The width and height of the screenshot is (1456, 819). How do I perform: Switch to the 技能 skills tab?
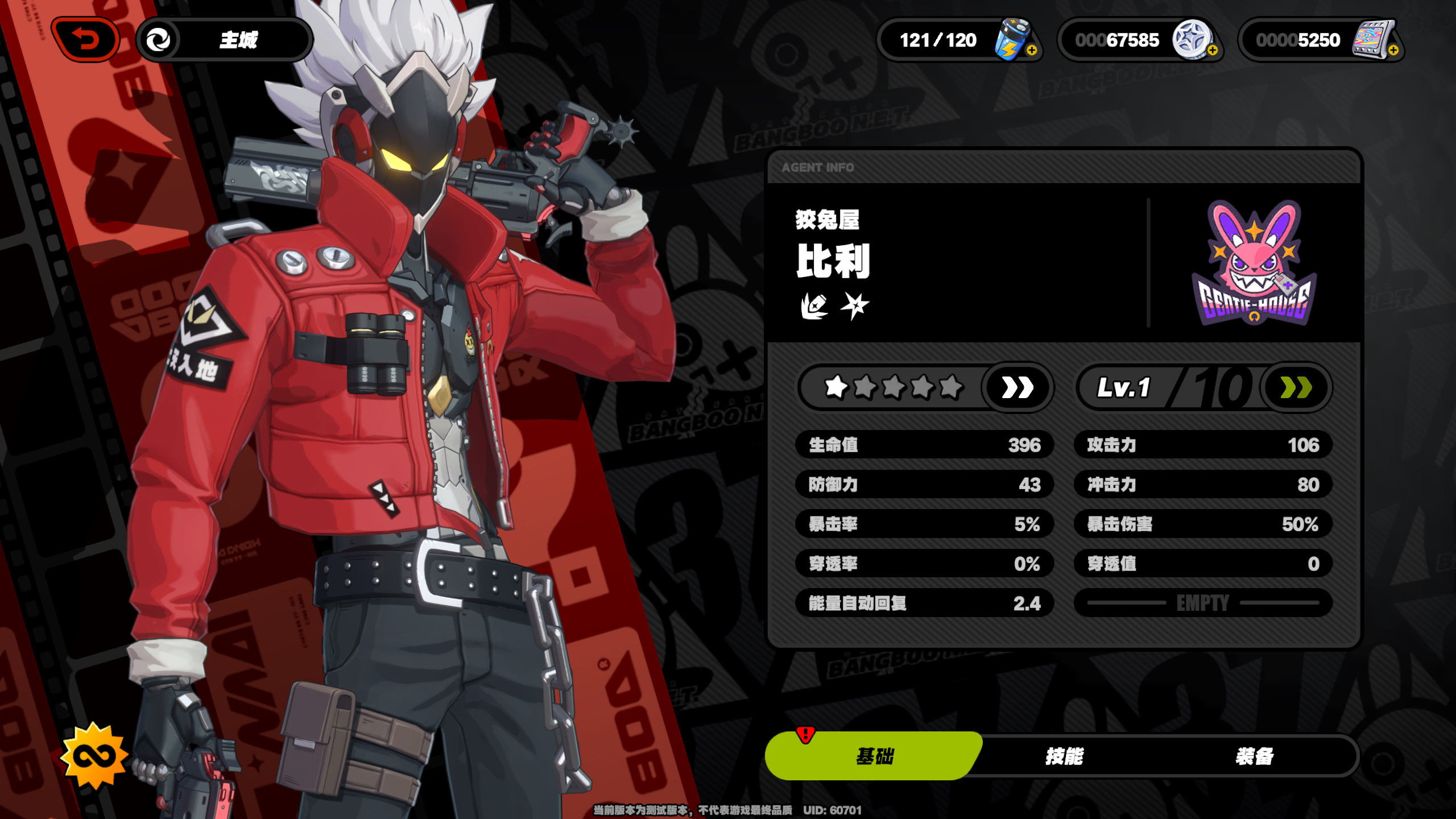(1064, 756)
